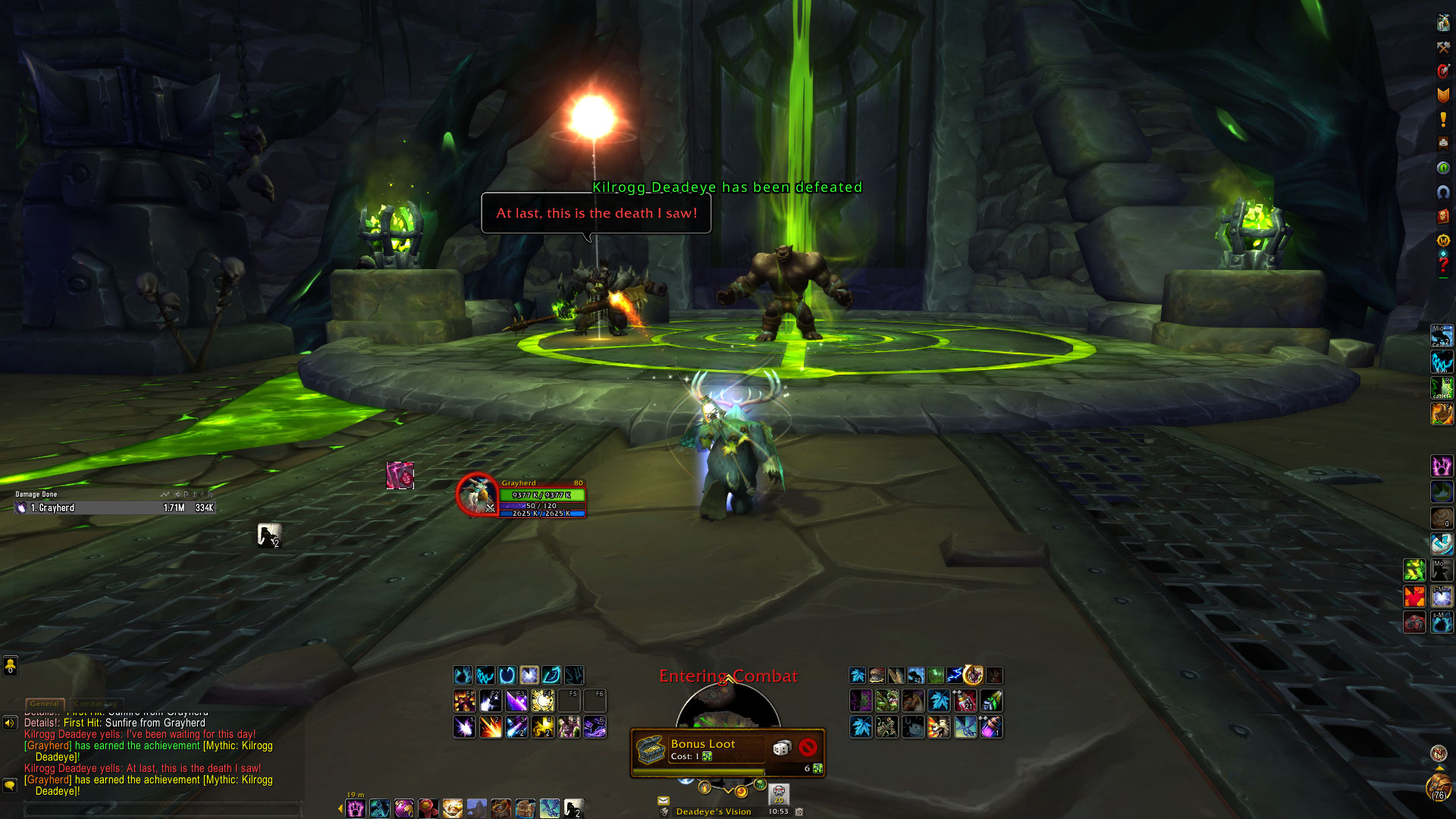Select the General chat tab
This screenshot has height=819, width=1456.
(x=45, y=704)
